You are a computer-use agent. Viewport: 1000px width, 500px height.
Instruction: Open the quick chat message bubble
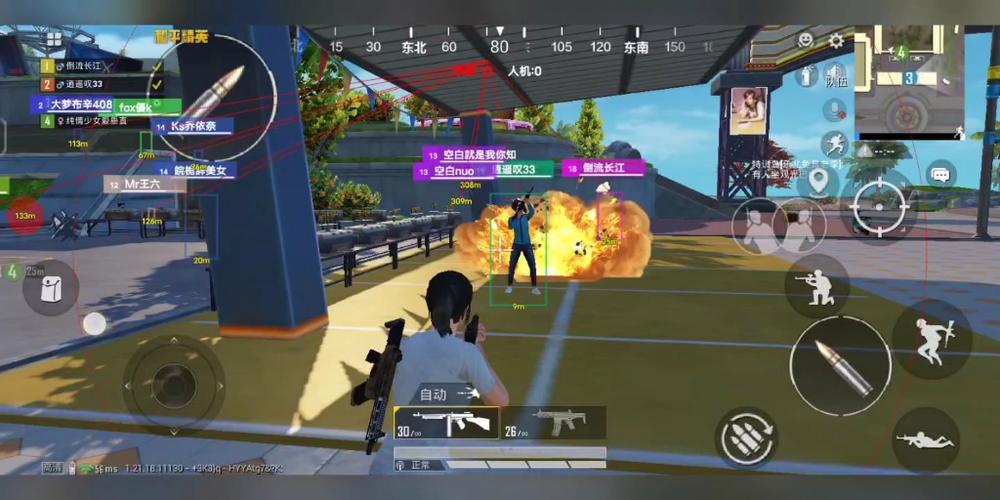pyautogui.click(x=939, y=175)
